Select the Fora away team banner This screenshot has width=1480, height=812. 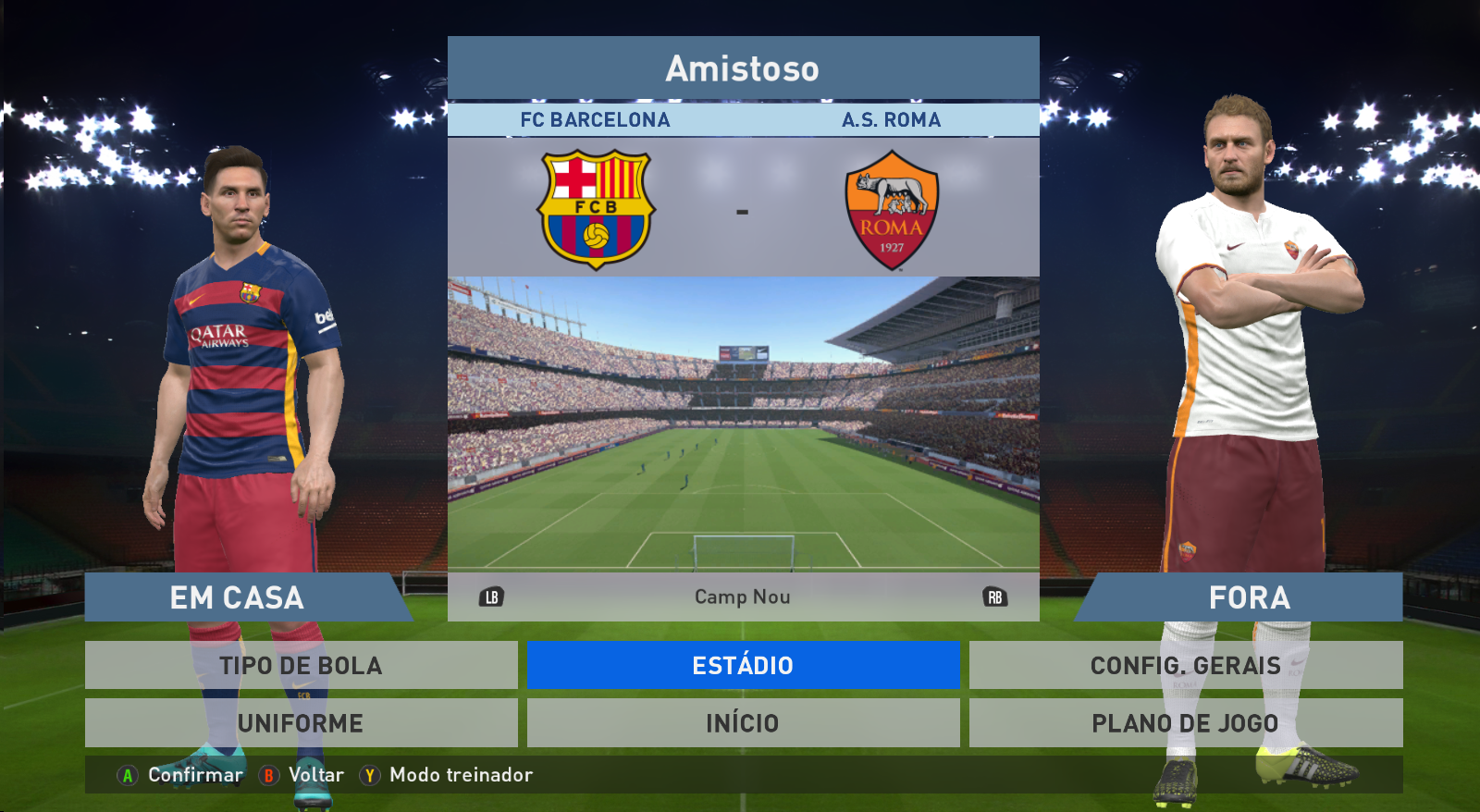1249,597
